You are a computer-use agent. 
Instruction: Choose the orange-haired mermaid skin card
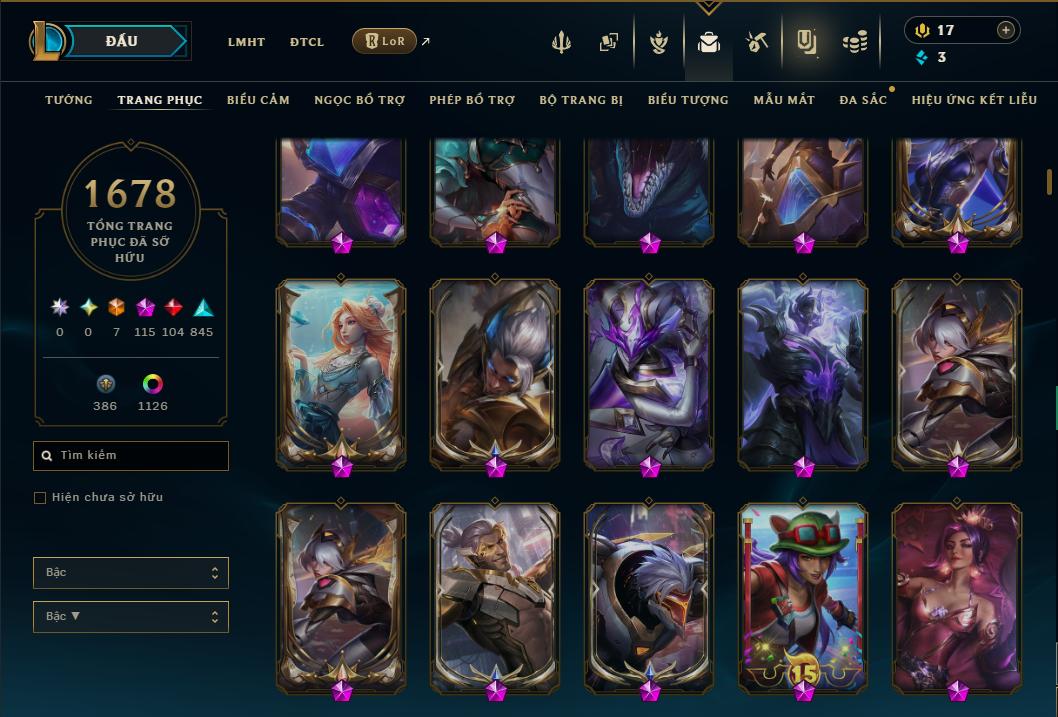341,372
